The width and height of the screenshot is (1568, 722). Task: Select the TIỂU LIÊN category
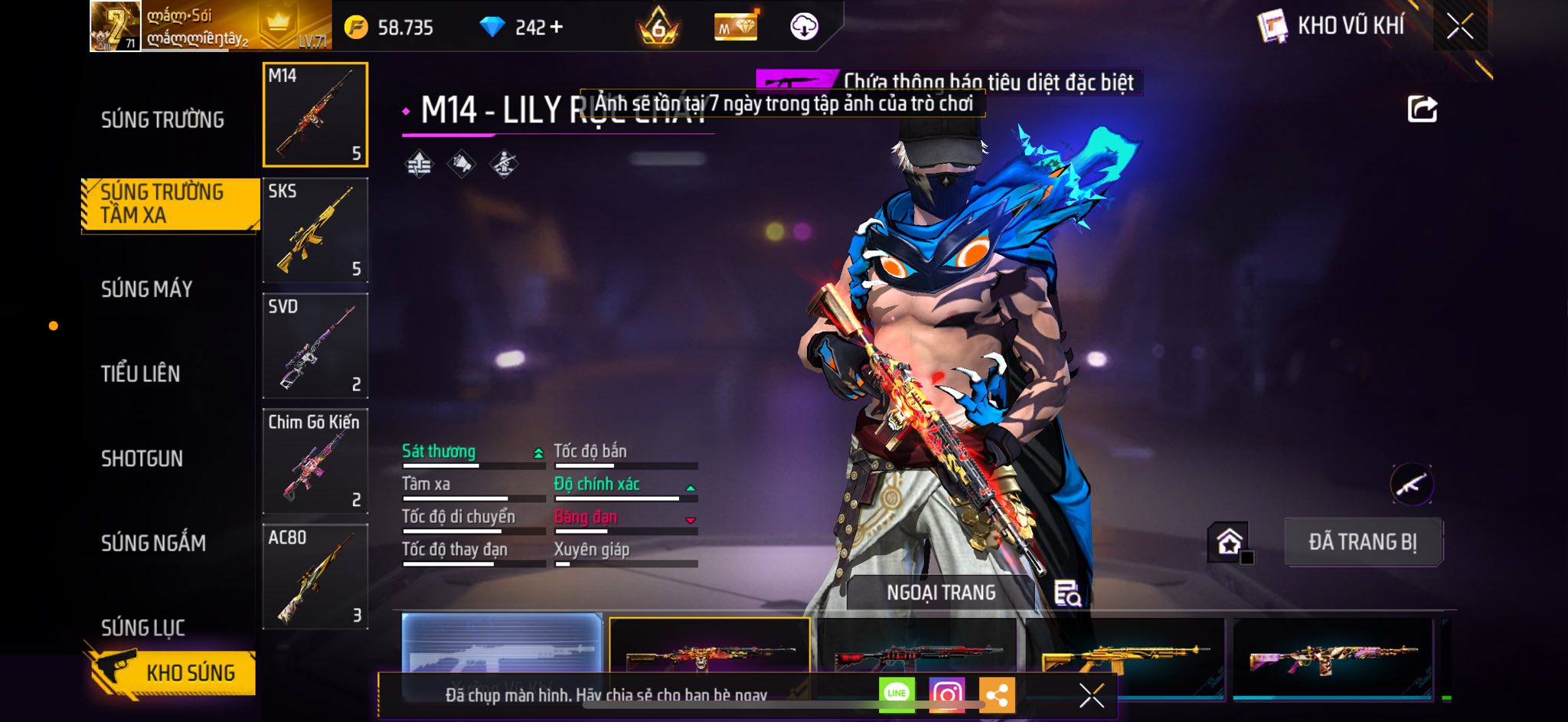coord(141,374)
